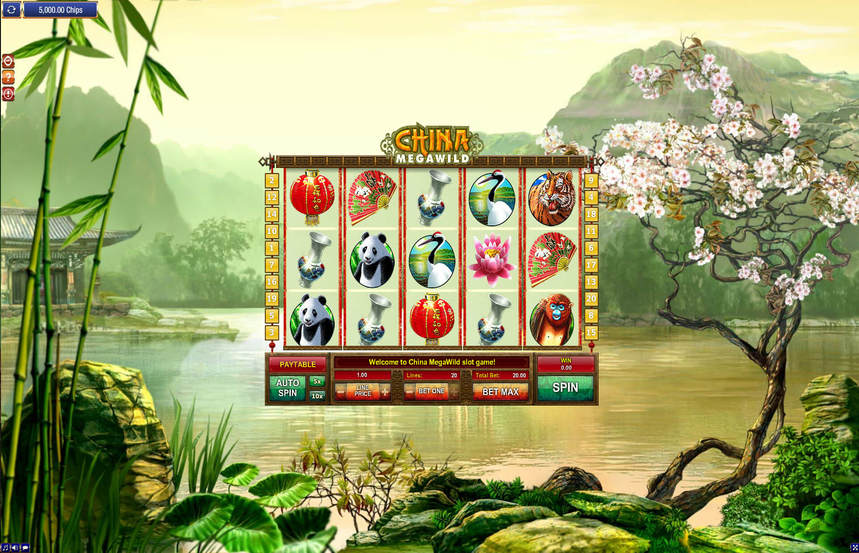Toggle the music note icon

[5, 548]
